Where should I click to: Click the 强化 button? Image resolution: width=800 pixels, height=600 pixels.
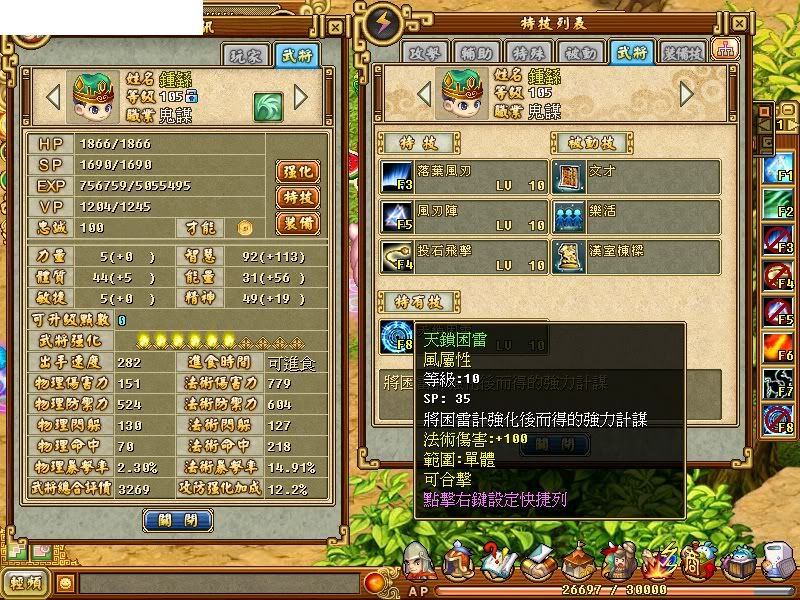(296, 171)
